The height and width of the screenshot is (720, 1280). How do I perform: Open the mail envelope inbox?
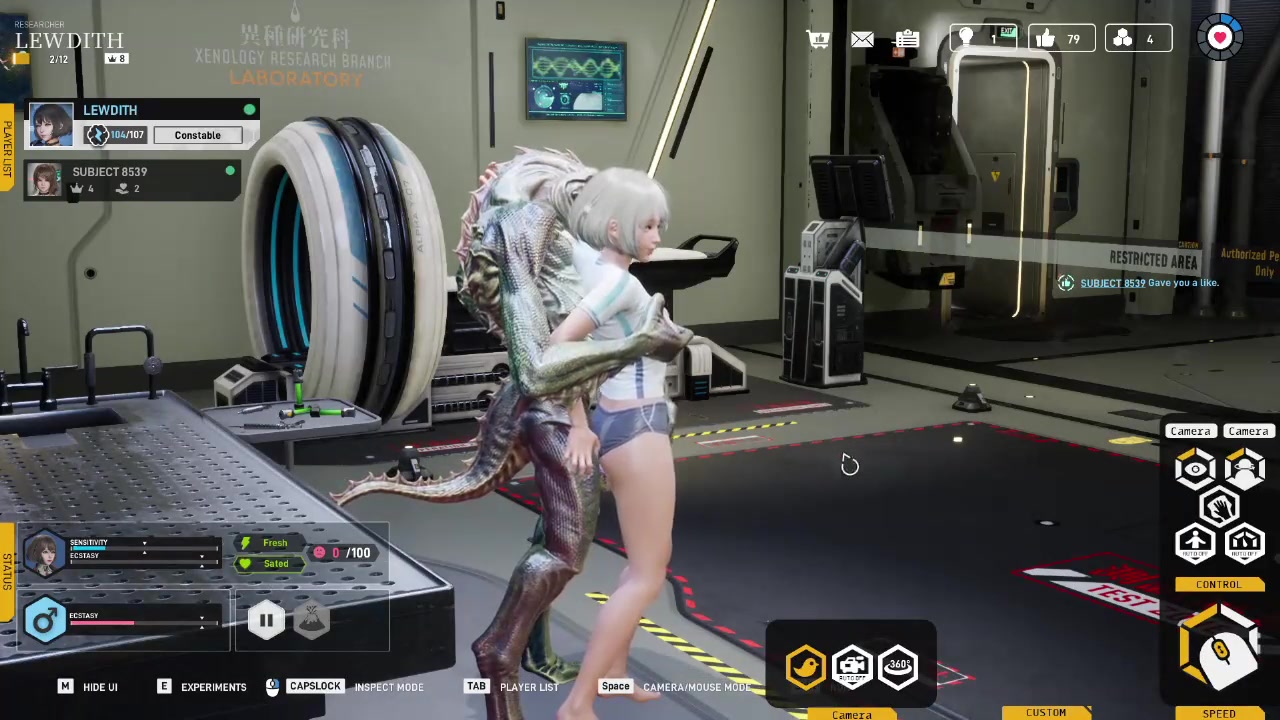point(862,39)
